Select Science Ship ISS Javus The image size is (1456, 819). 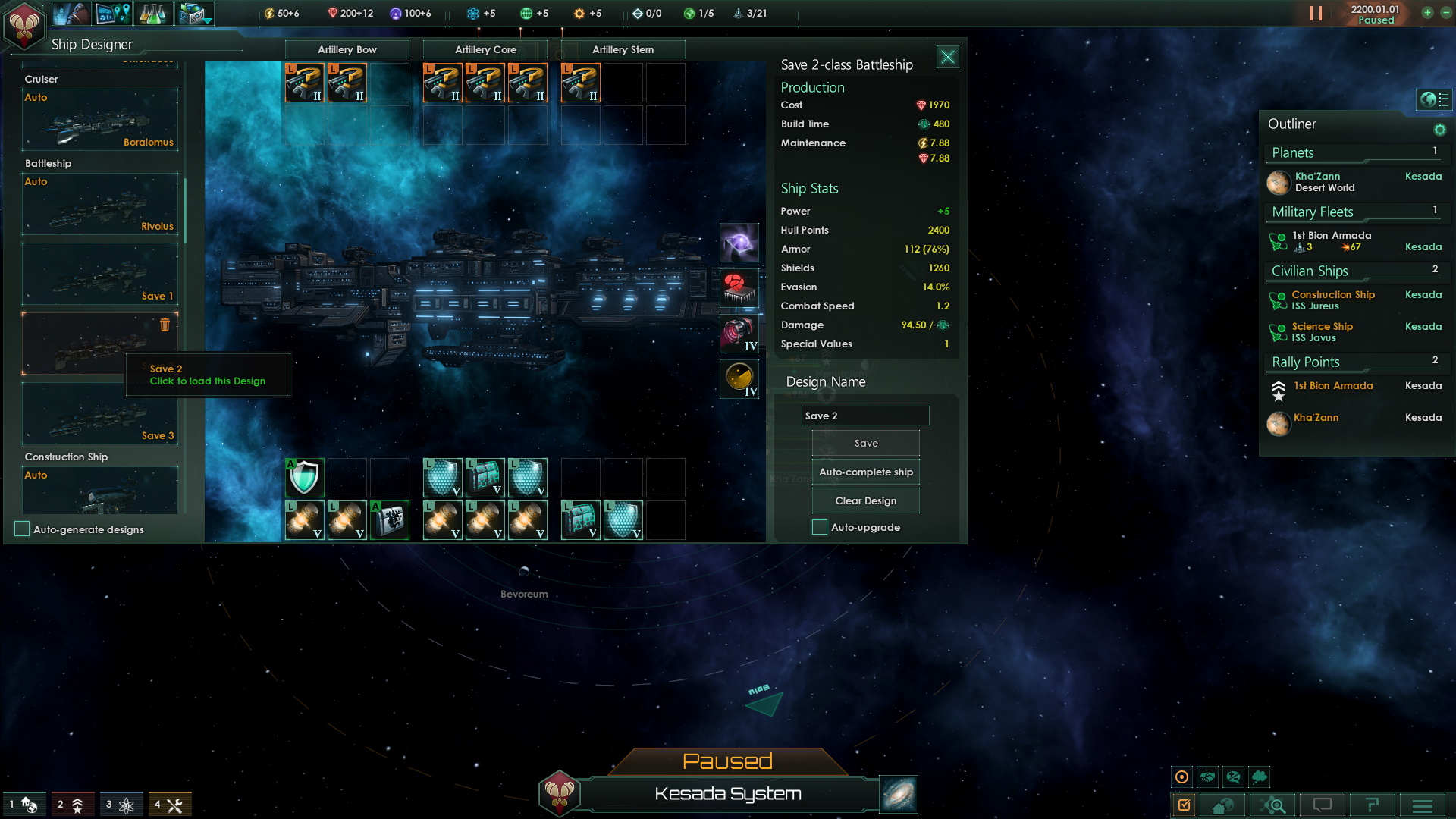coord(1322,332)
